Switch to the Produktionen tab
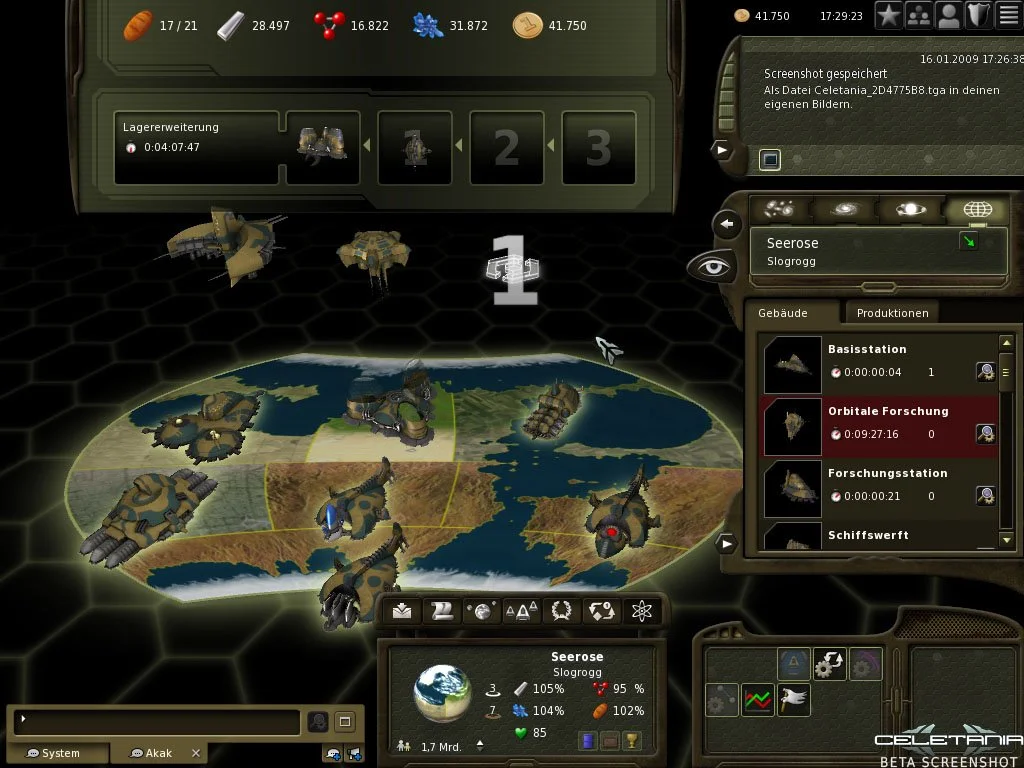 [892, 313]
